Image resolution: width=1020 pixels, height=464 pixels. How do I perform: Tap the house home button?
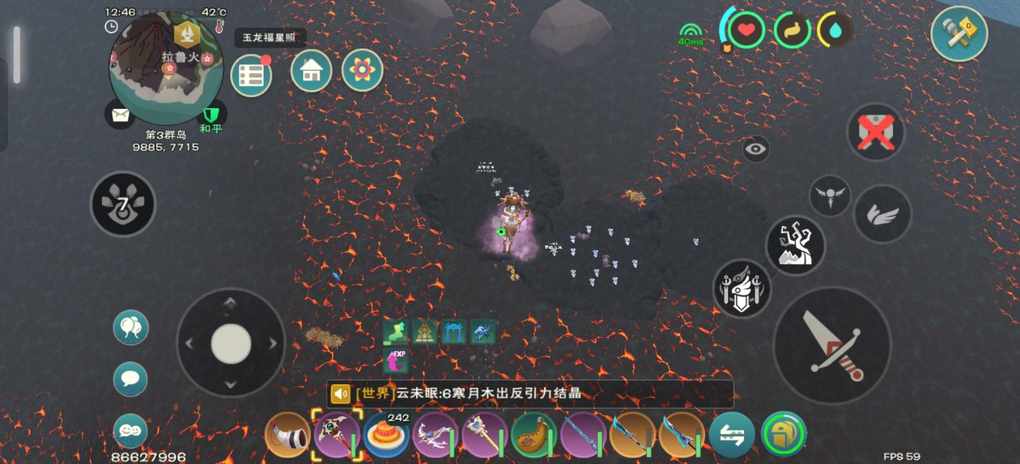click(x=311, y=71)
